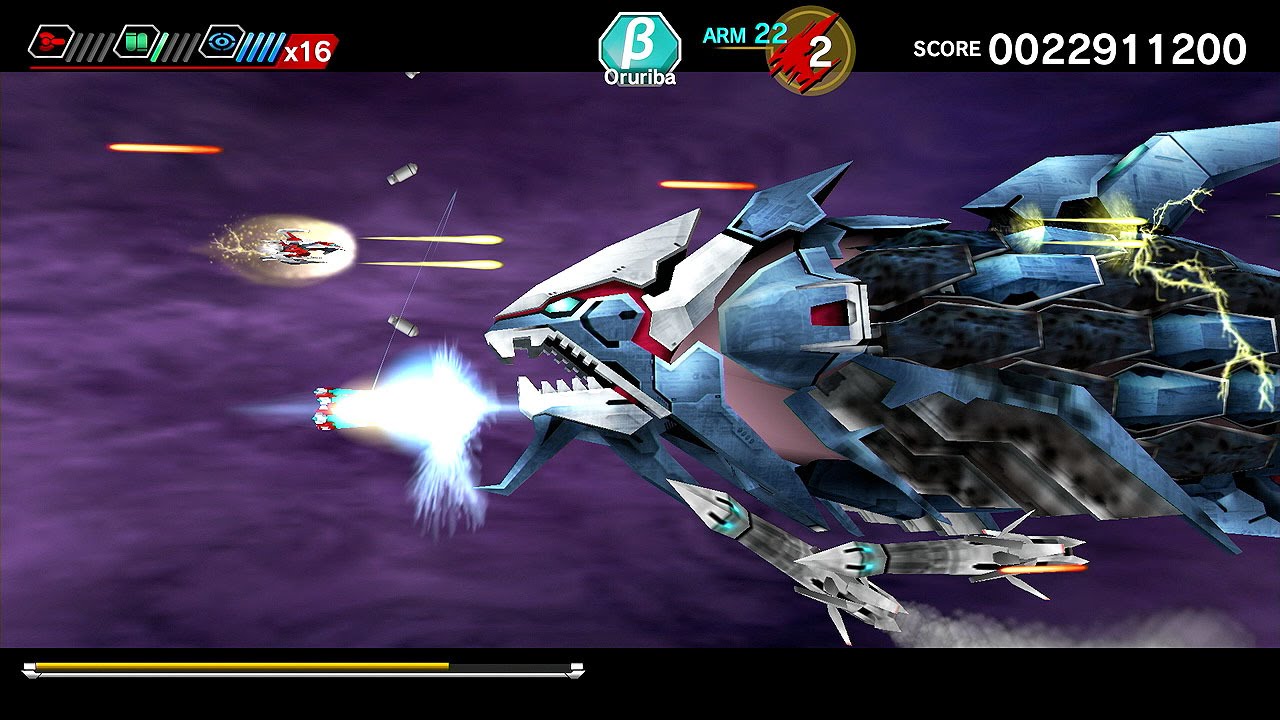Click the red shot power-up icon

coord(46,42)
